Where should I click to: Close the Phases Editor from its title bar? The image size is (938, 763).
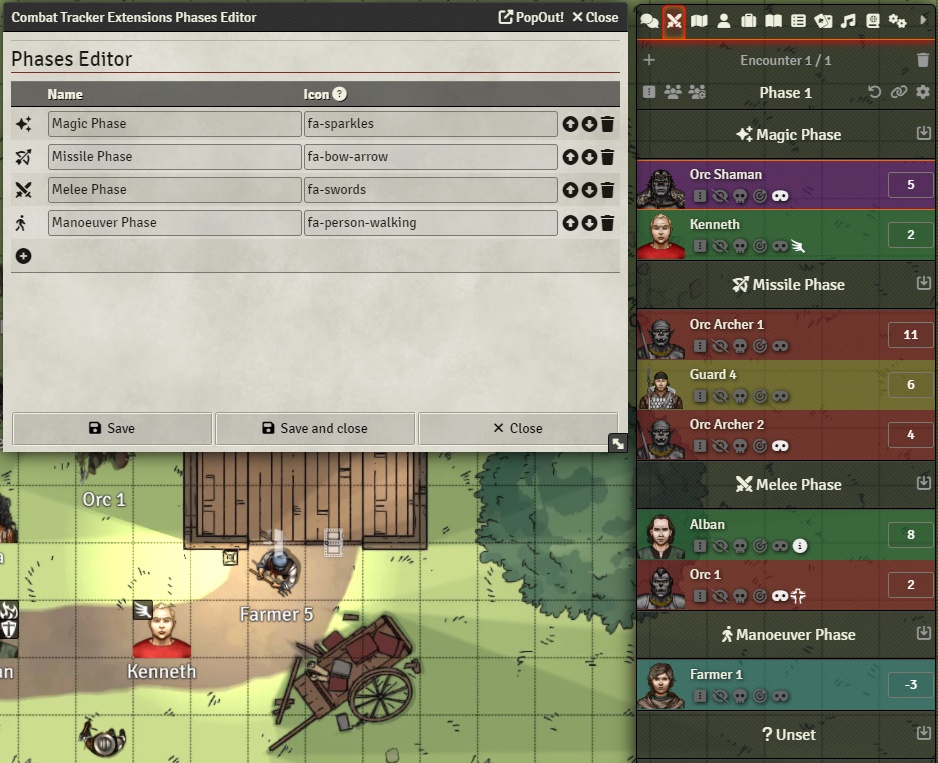coord(595,17)
